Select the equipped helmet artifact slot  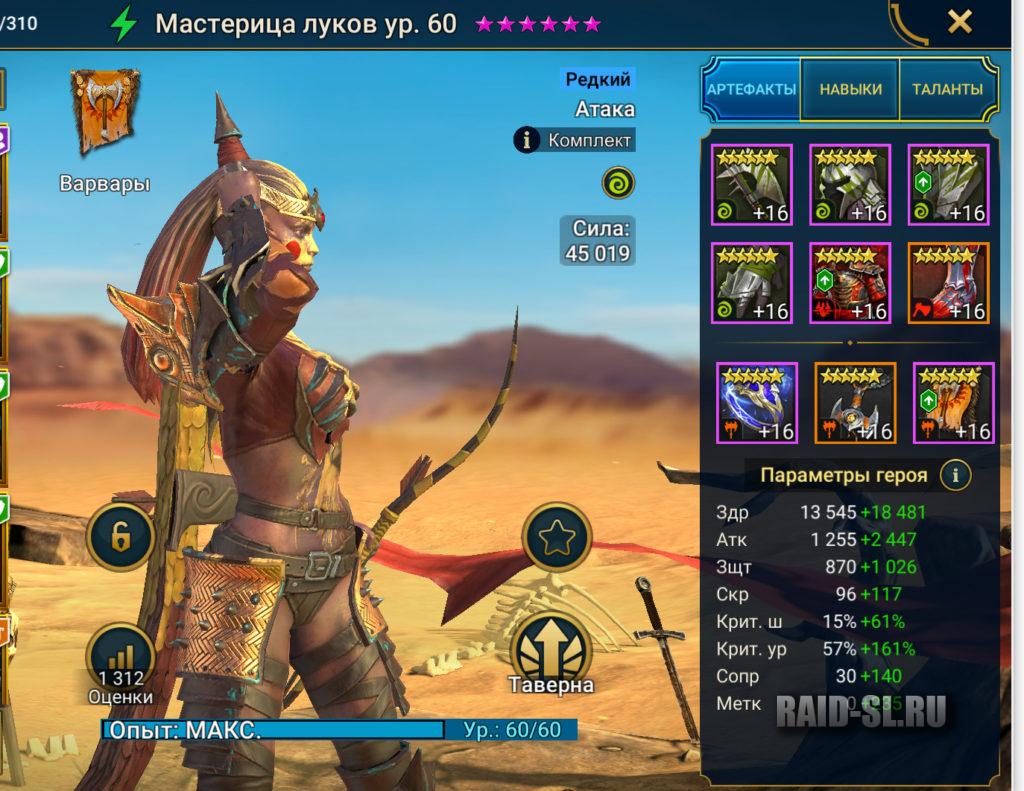[850, 184]
